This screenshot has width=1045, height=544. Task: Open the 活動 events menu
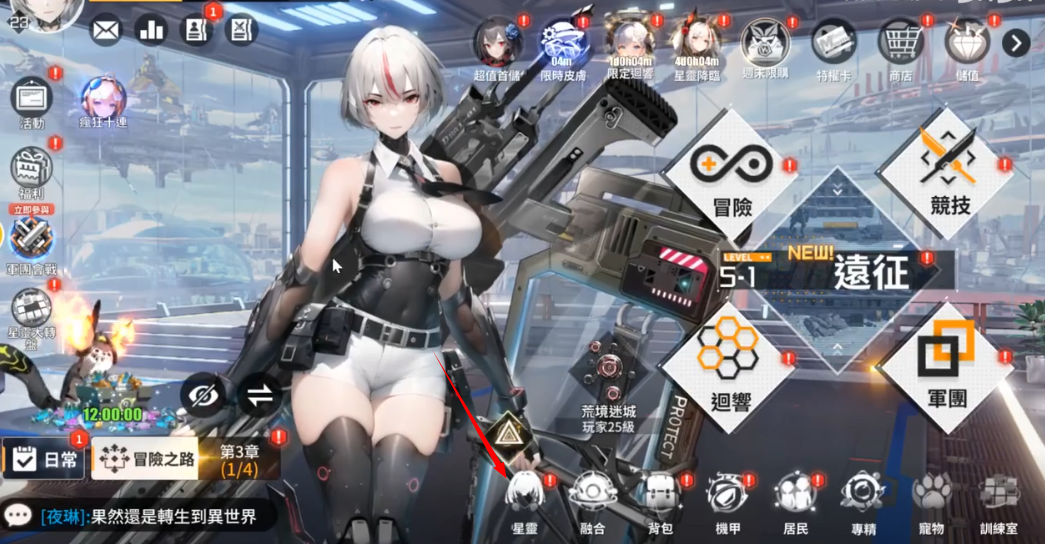(32, 104)
